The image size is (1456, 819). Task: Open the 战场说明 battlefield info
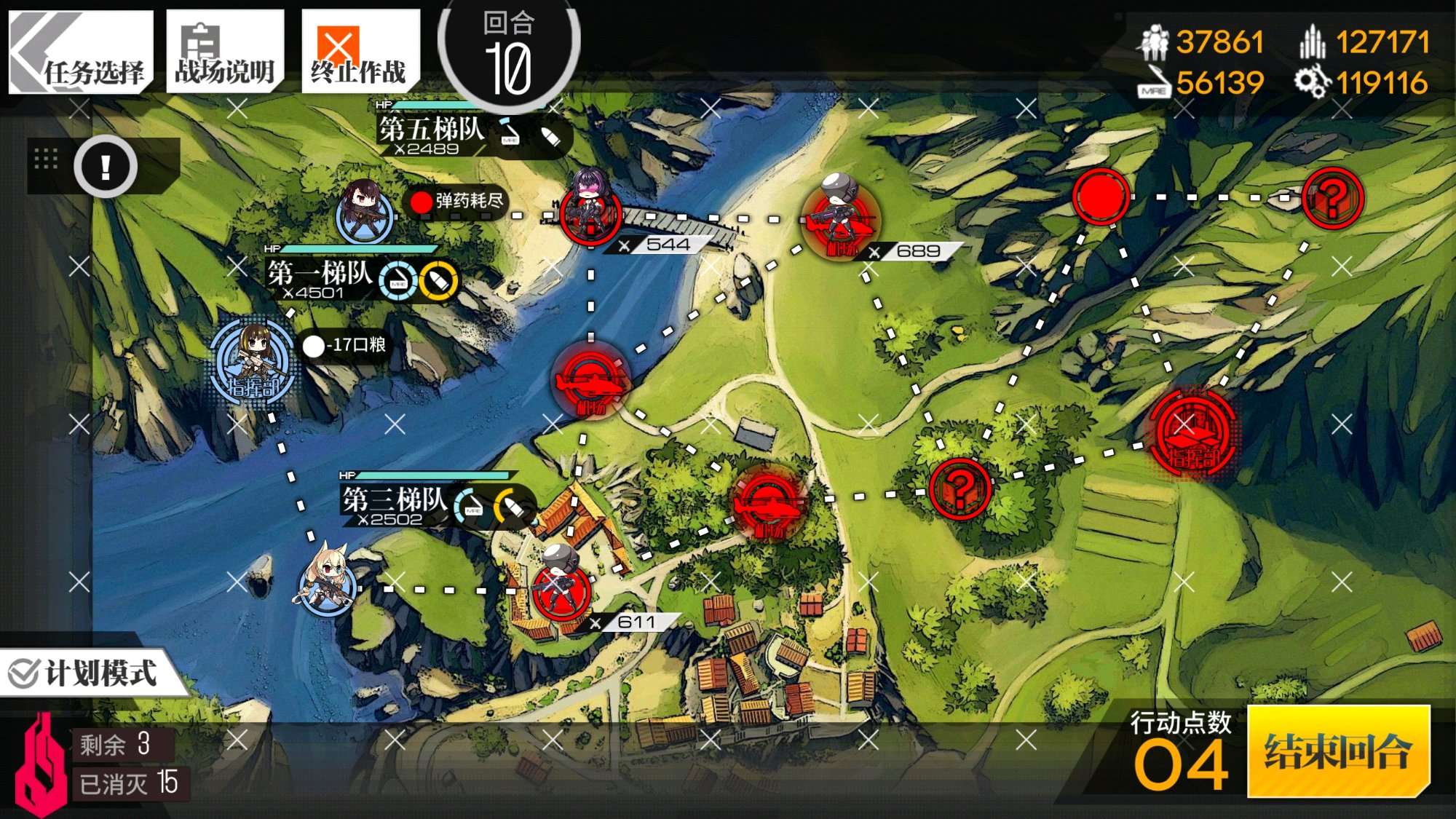(224, 52)
